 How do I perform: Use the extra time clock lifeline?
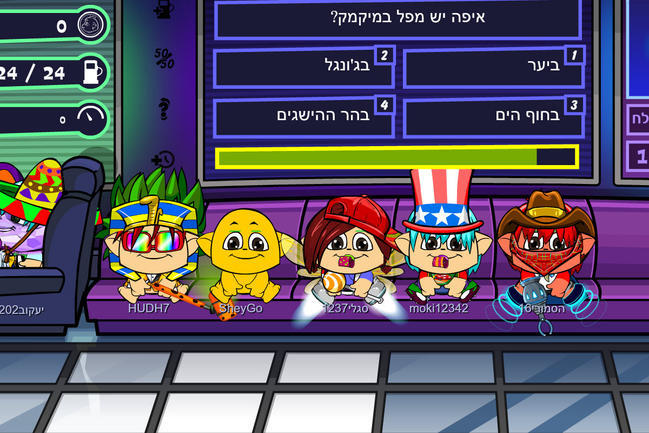point(164,158)
